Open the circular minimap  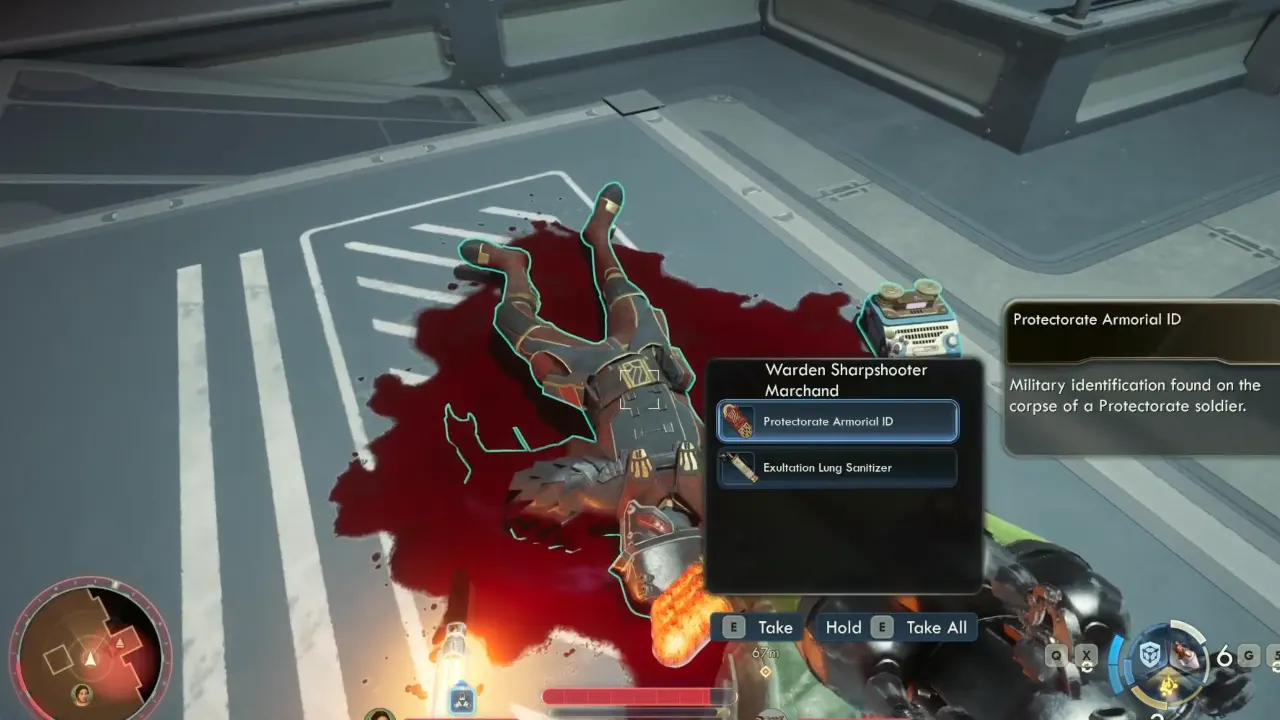coord(90,650)
